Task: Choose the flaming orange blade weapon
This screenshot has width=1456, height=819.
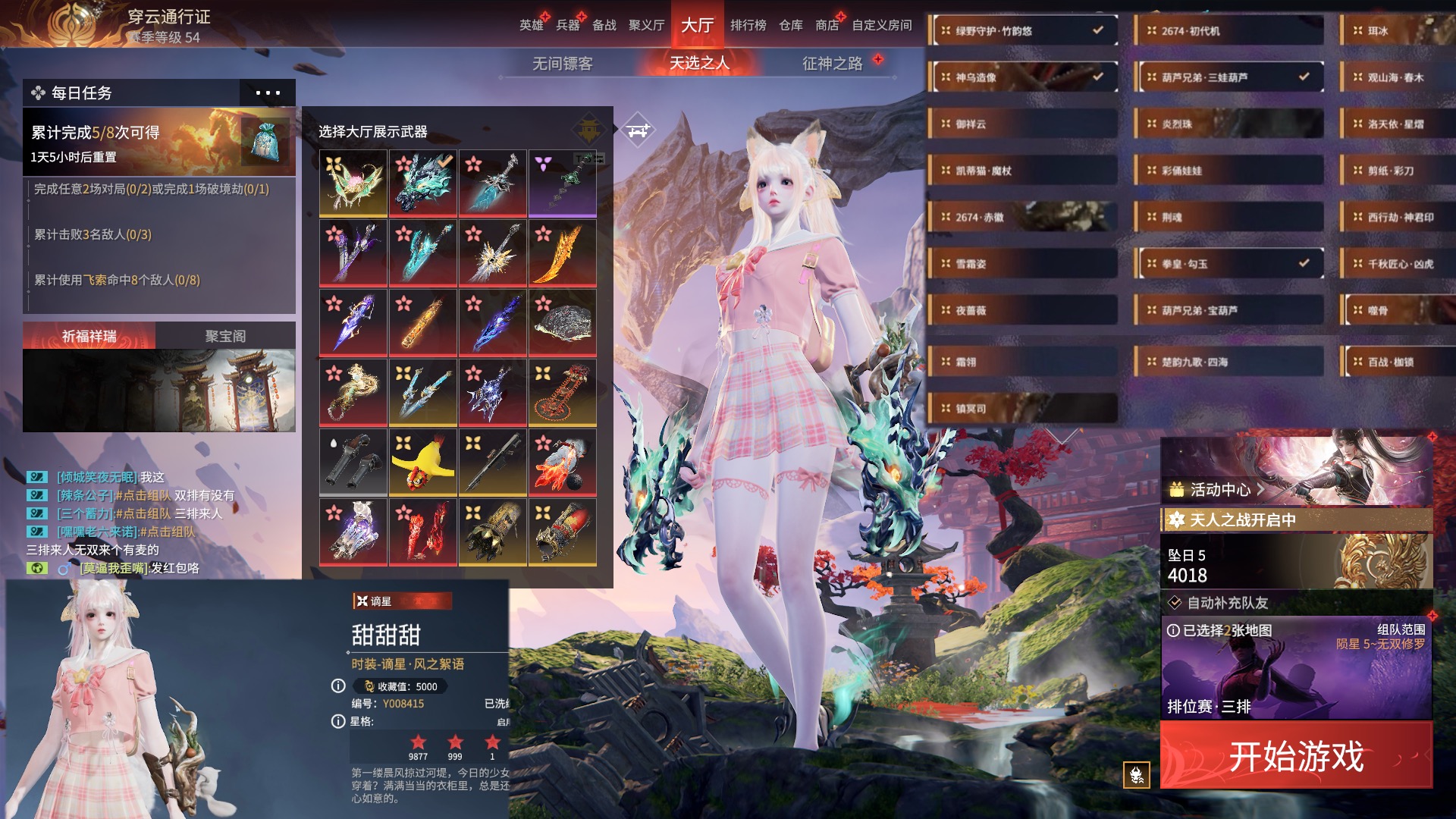Action: (x=562, y=253)
